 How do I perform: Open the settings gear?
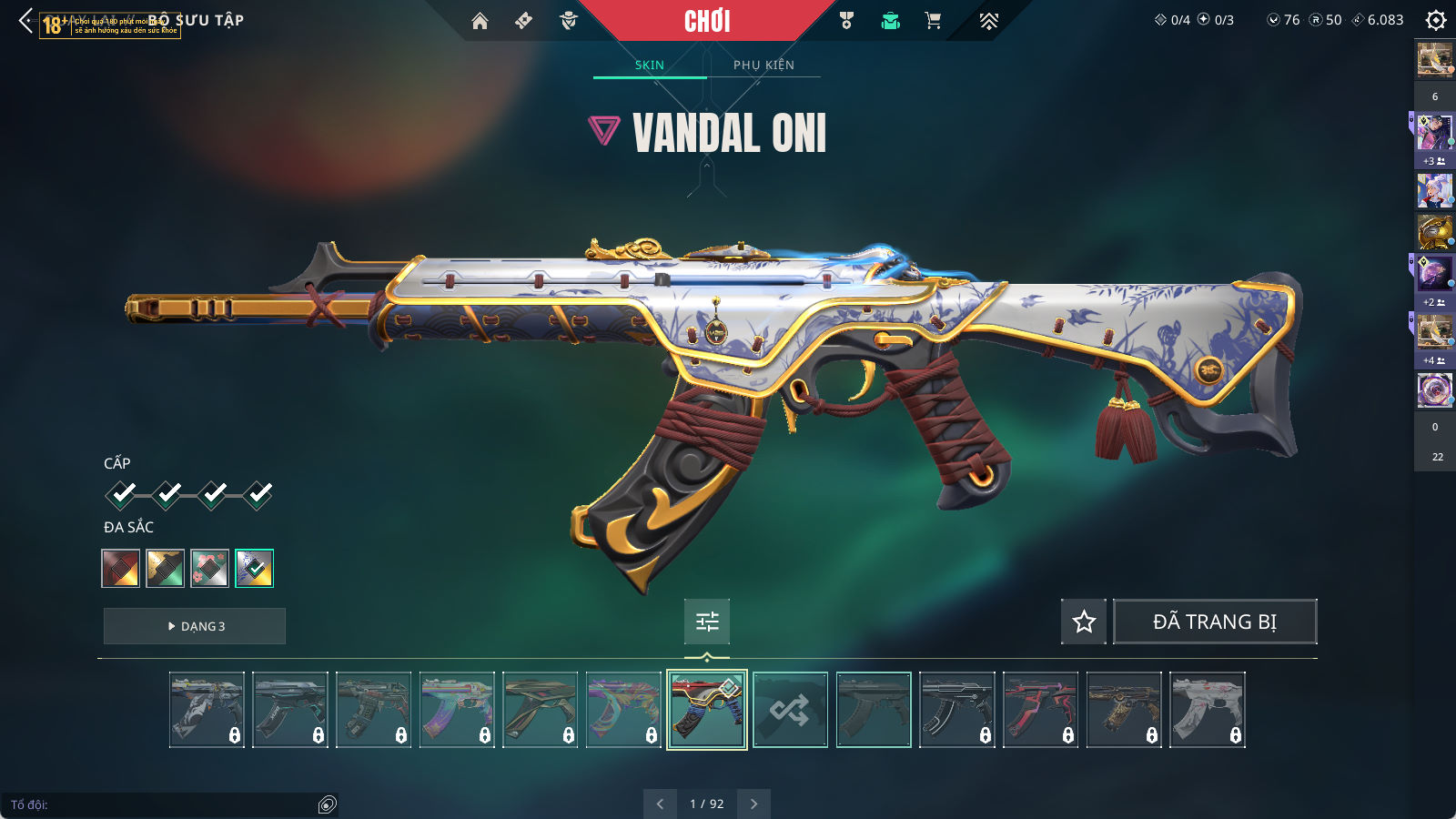(1436, 20)
